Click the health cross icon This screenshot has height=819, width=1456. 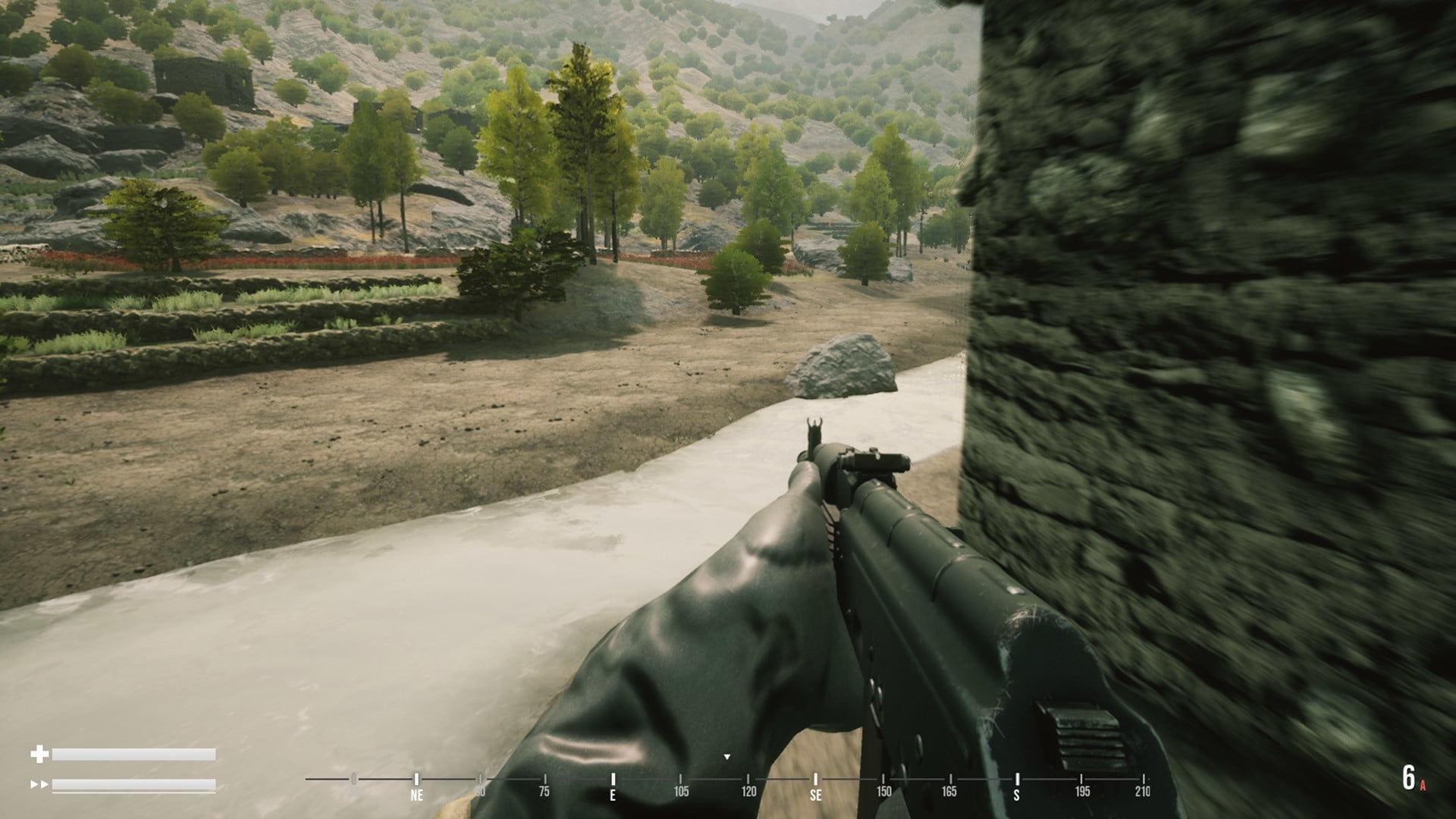tap(39, 754)
